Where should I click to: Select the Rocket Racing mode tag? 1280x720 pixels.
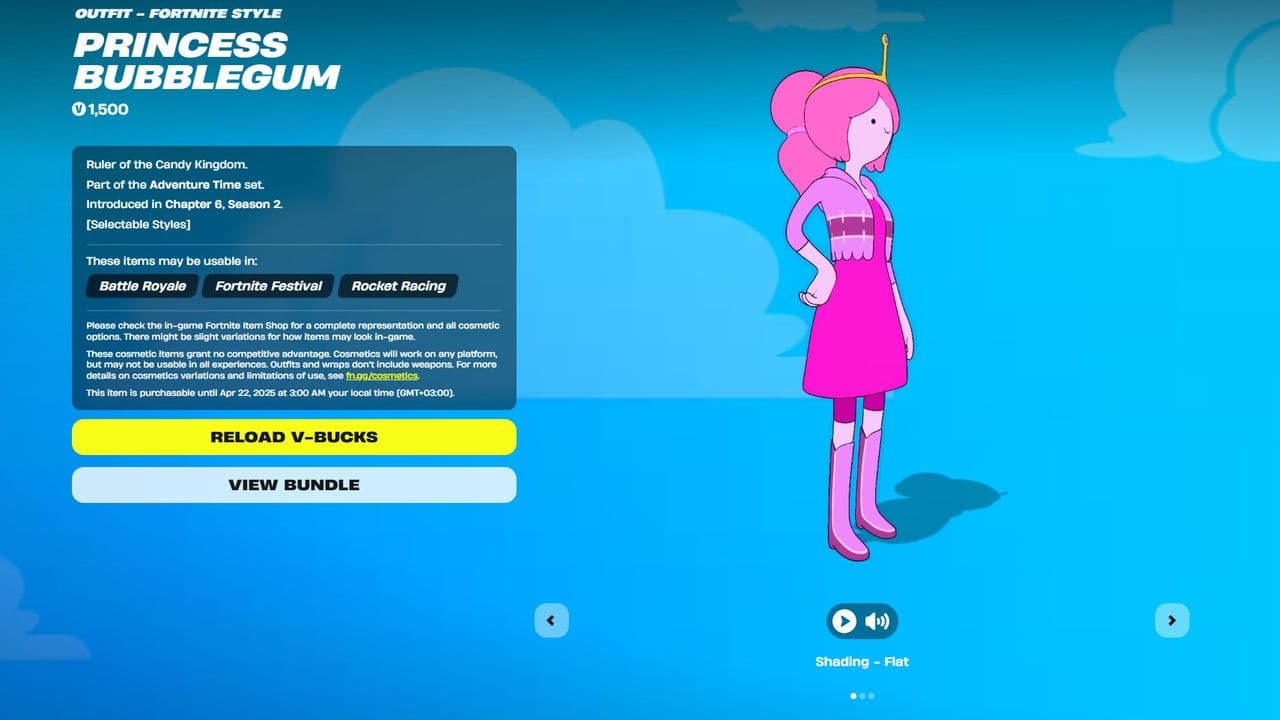coord(398,286)
